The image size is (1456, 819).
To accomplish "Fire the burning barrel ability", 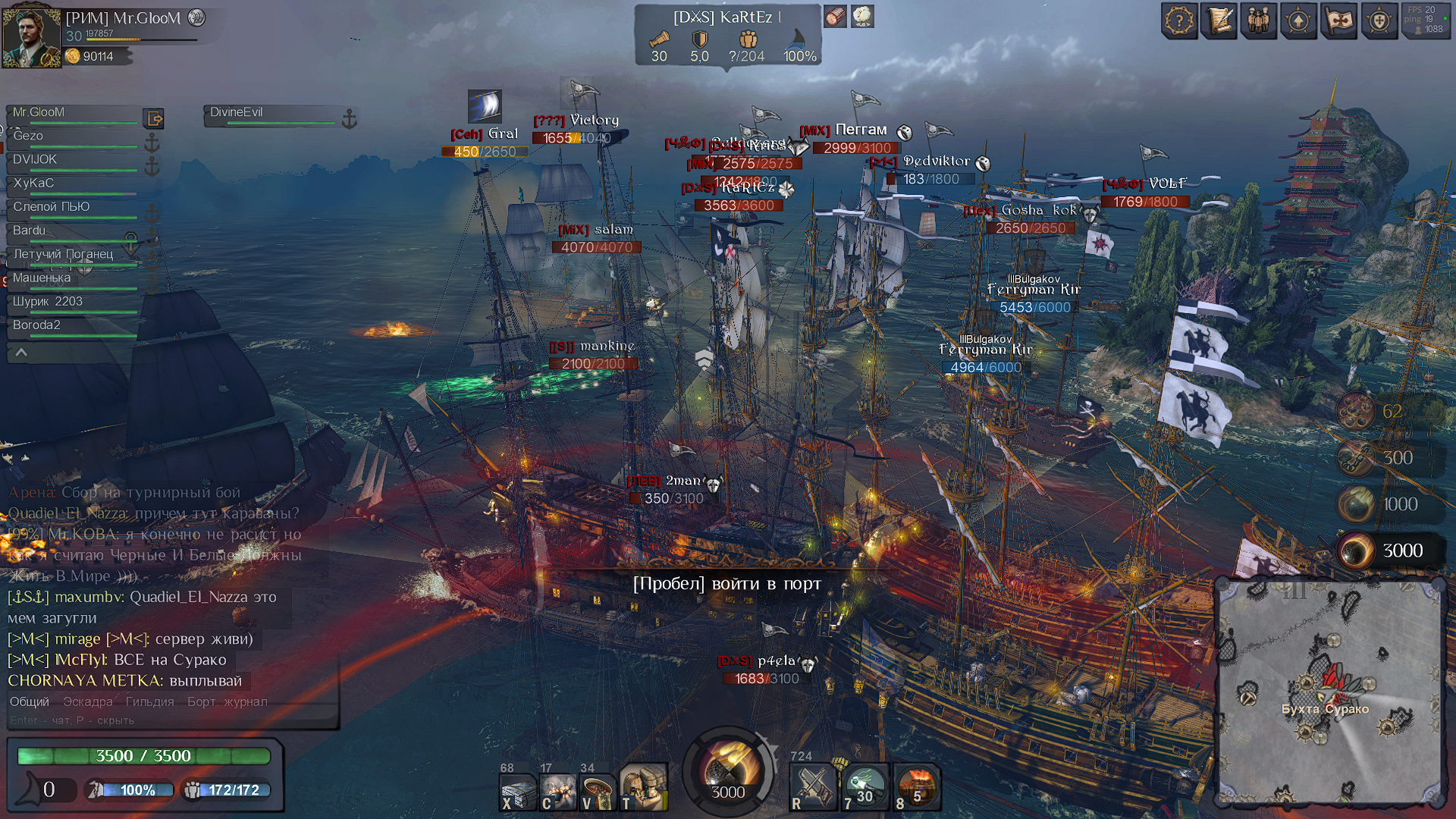I will (x=918, y=789).
